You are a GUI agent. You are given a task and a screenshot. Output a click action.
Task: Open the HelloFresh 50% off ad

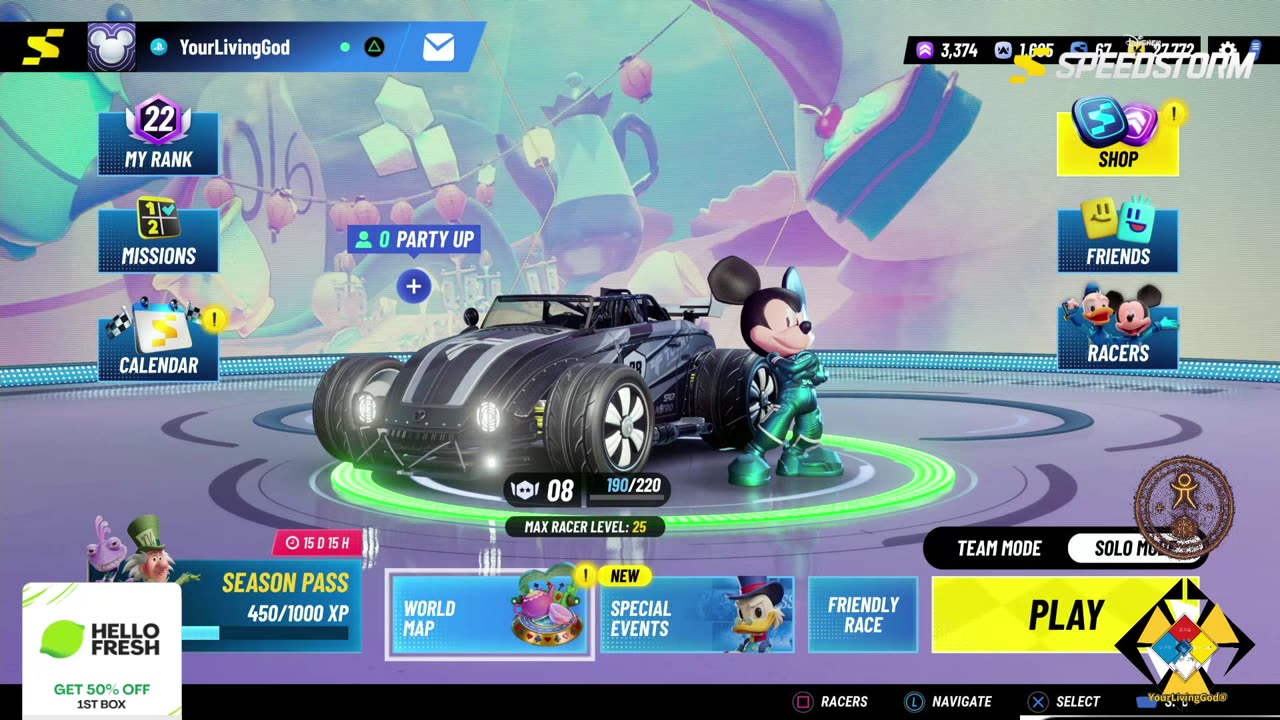coord(101,650)
